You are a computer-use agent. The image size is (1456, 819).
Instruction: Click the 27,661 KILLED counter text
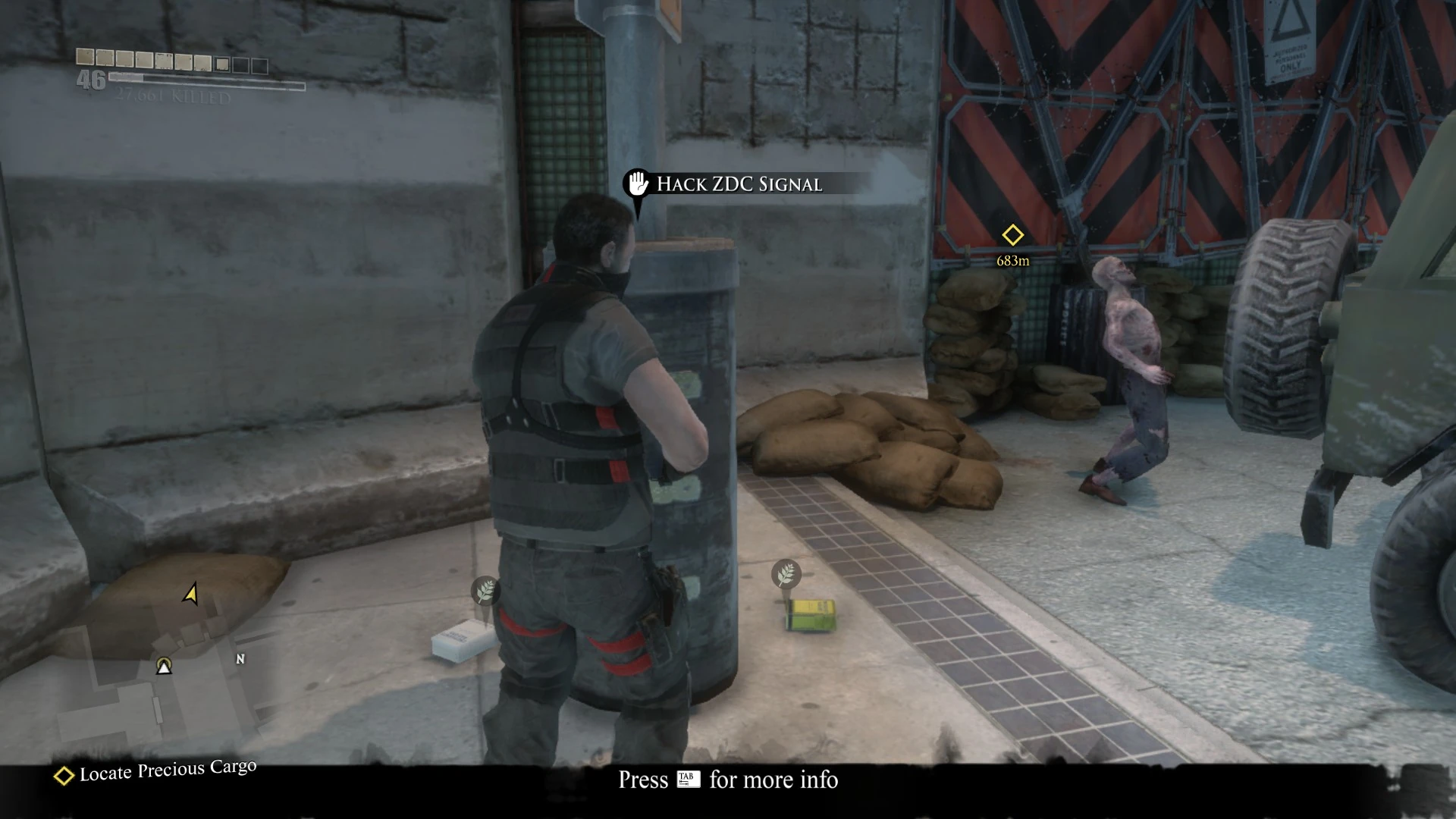click(173, 96)
